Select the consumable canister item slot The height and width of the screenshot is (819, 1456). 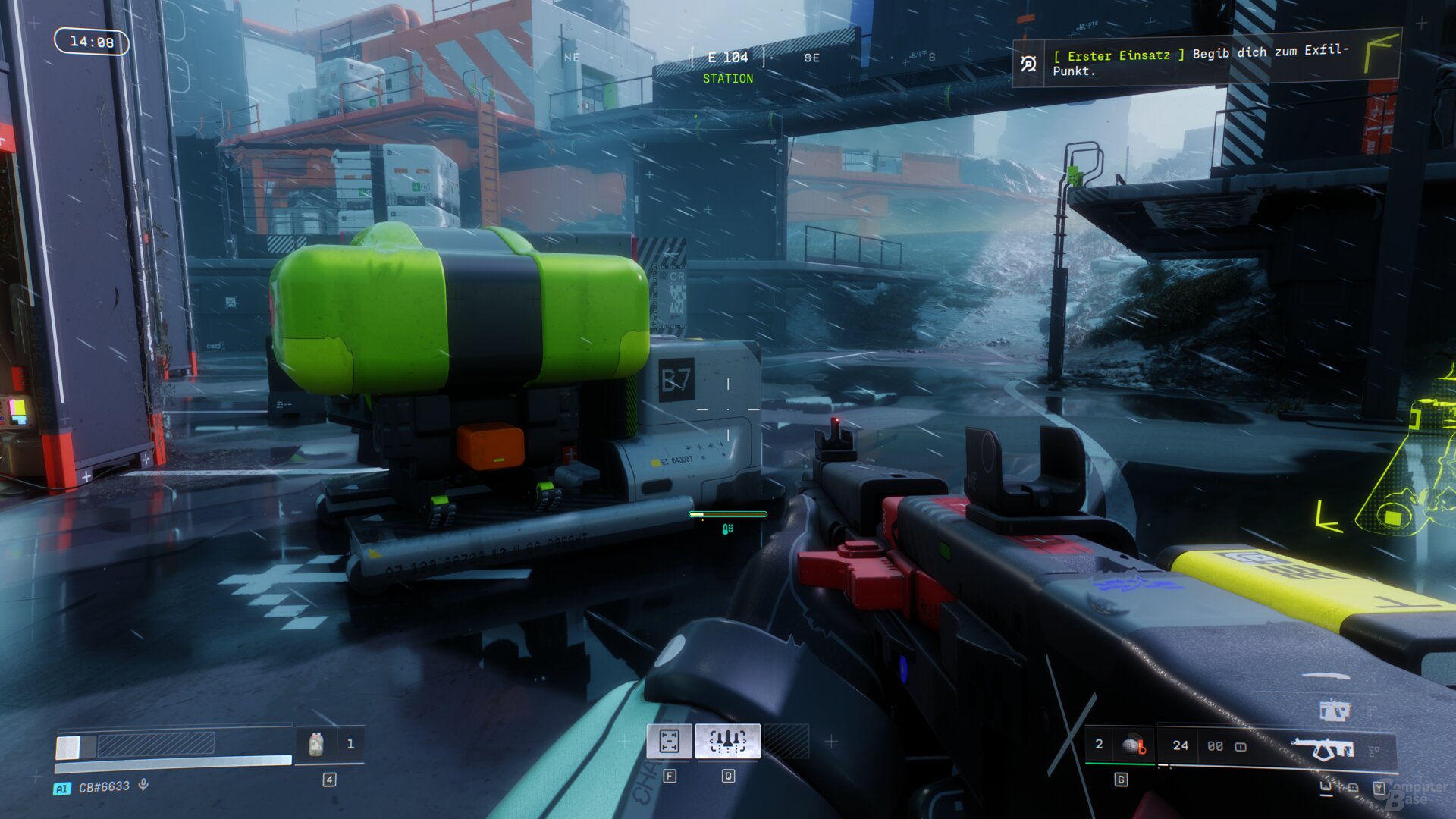(316, 745)
